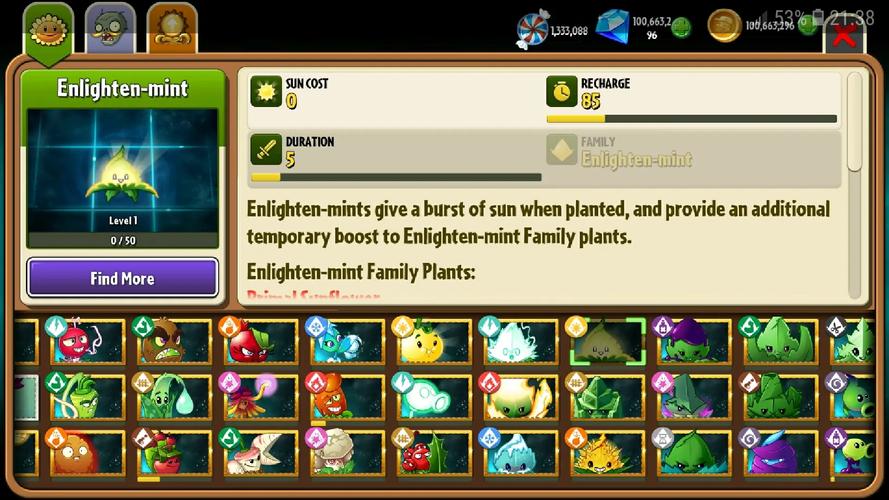This screenshot has width=889, height=500.
Task: Click the Find More button
Action: [x=122, y=278]
